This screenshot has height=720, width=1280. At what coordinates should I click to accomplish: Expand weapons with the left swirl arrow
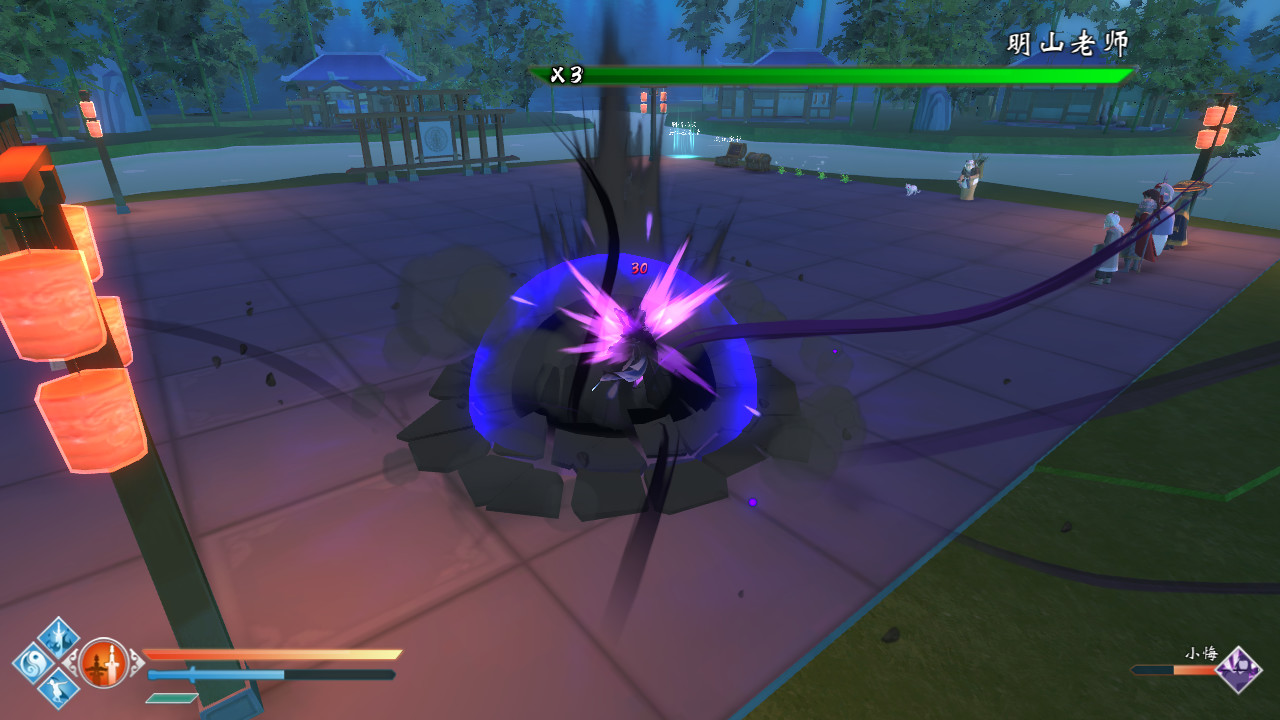(x=72, y=664)
